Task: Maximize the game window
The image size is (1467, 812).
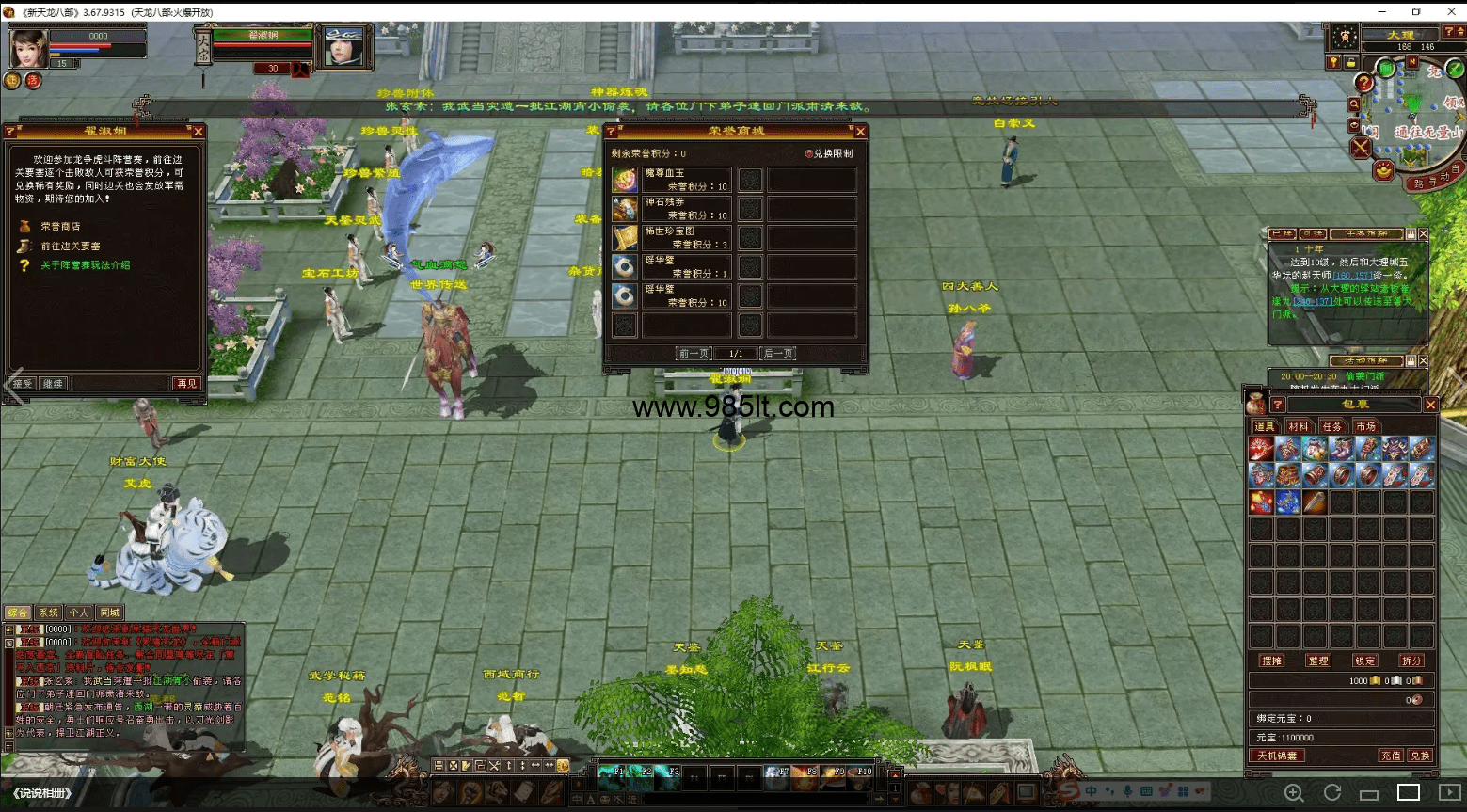Action: 1416,11
